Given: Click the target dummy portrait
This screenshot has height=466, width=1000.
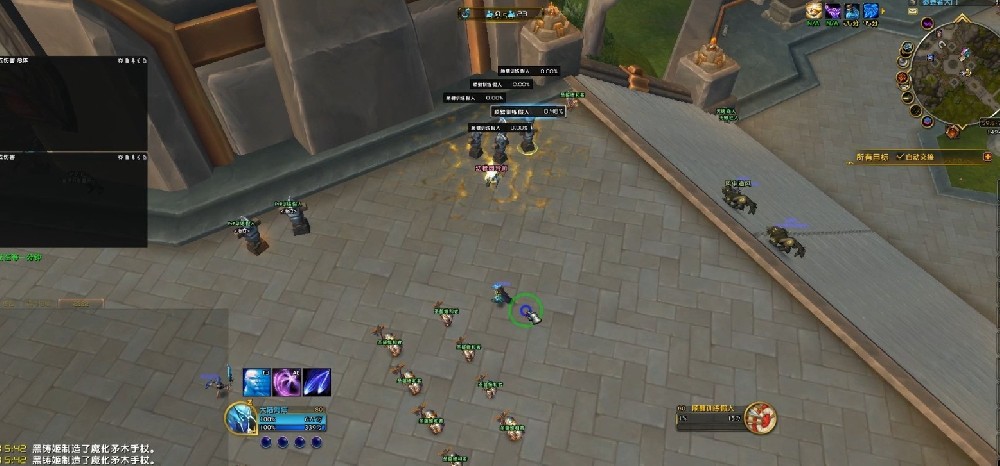Looking at the screenshot, I should [762, 416].
